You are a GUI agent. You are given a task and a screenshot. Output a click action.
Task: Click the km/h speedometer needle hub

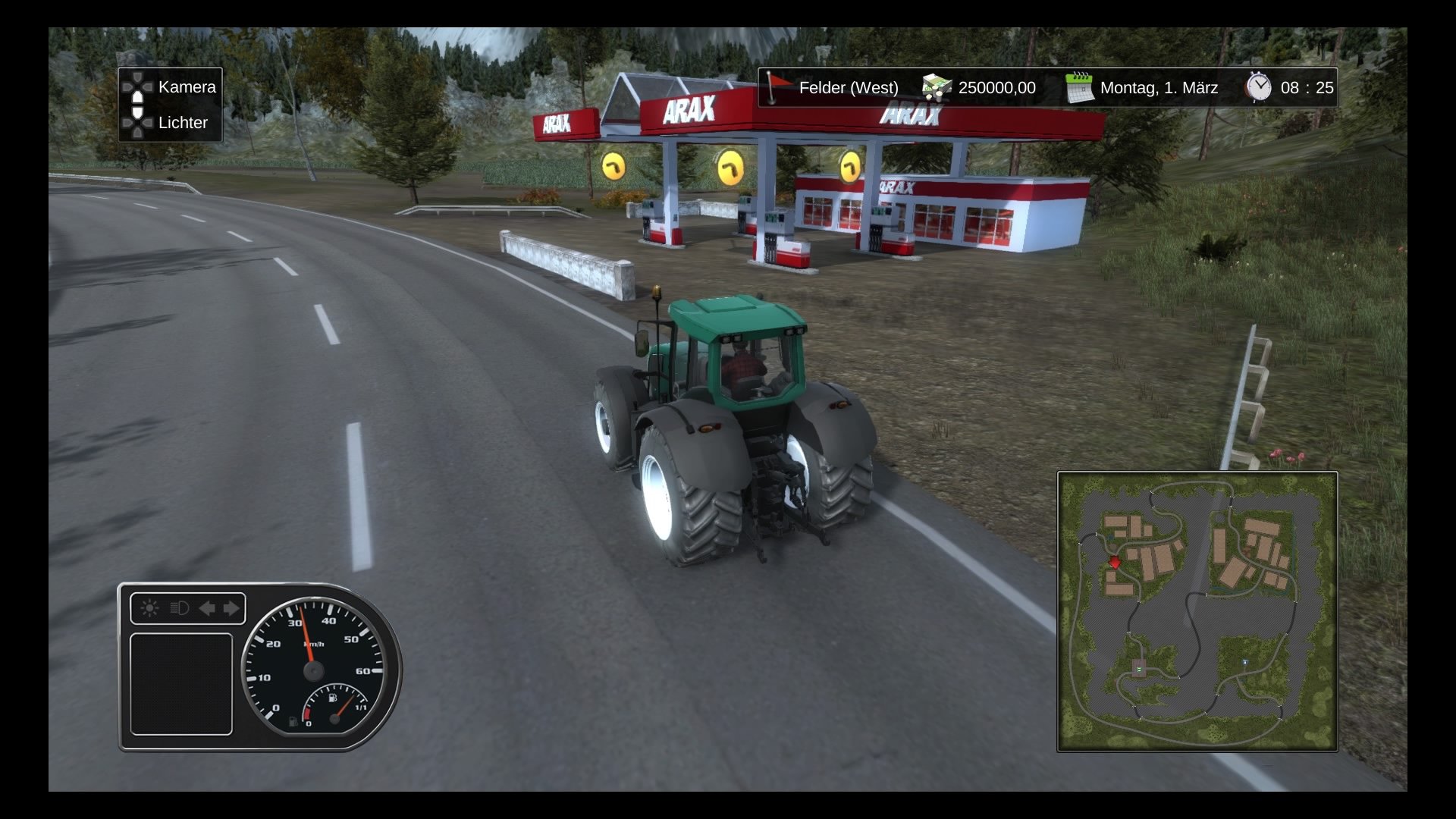point(312,670)
